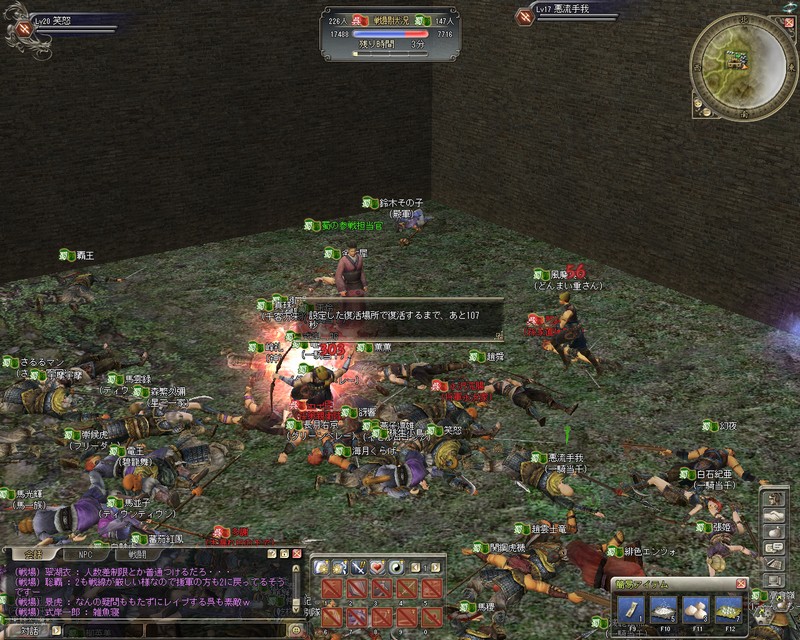Open the speech bubble chat menu
The width and height of the screenshot is (800, 640).
(774, 548)
